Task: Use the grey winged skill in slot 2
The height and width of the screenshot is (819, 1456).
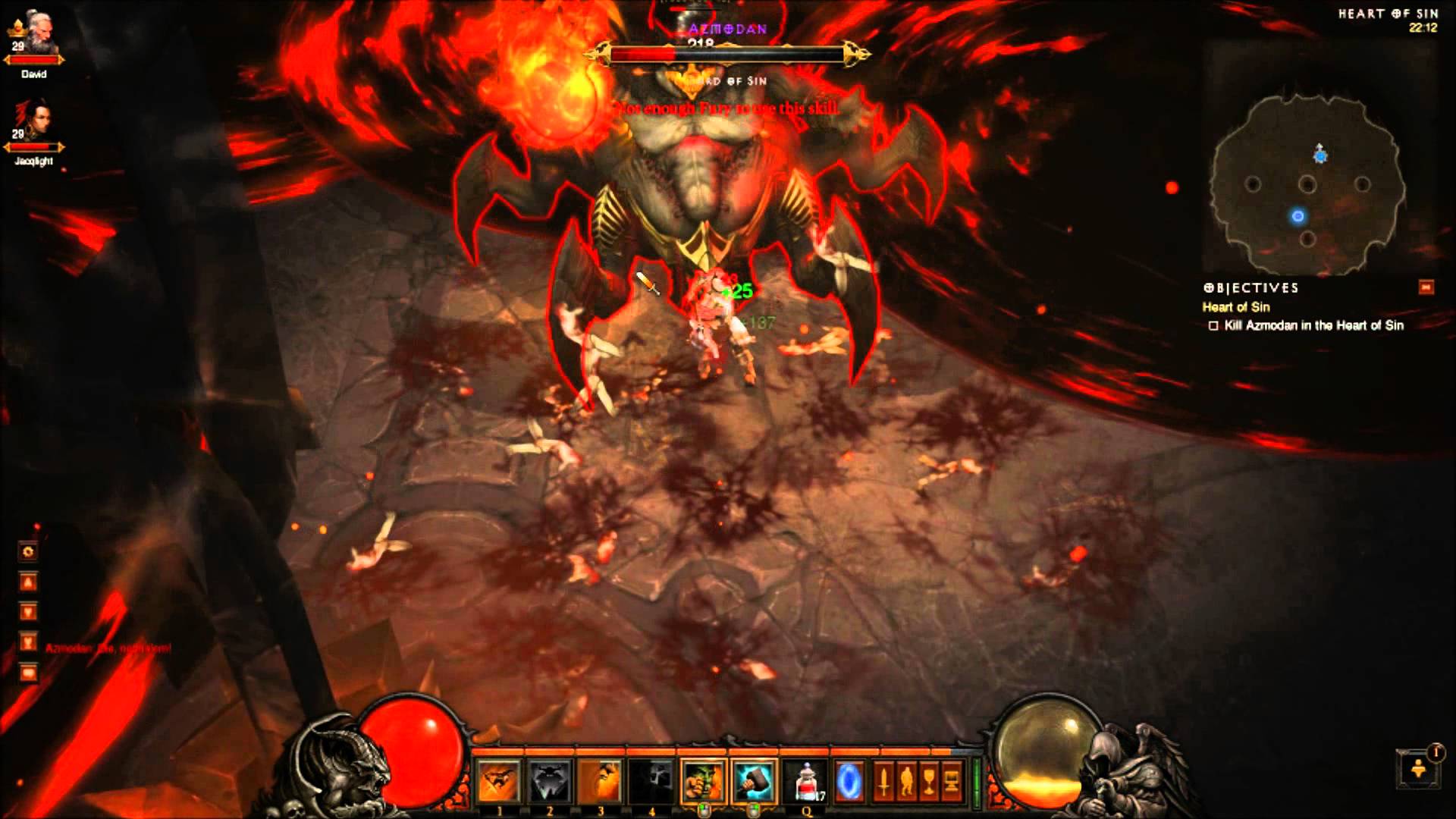Action: [x=550, y=781]
